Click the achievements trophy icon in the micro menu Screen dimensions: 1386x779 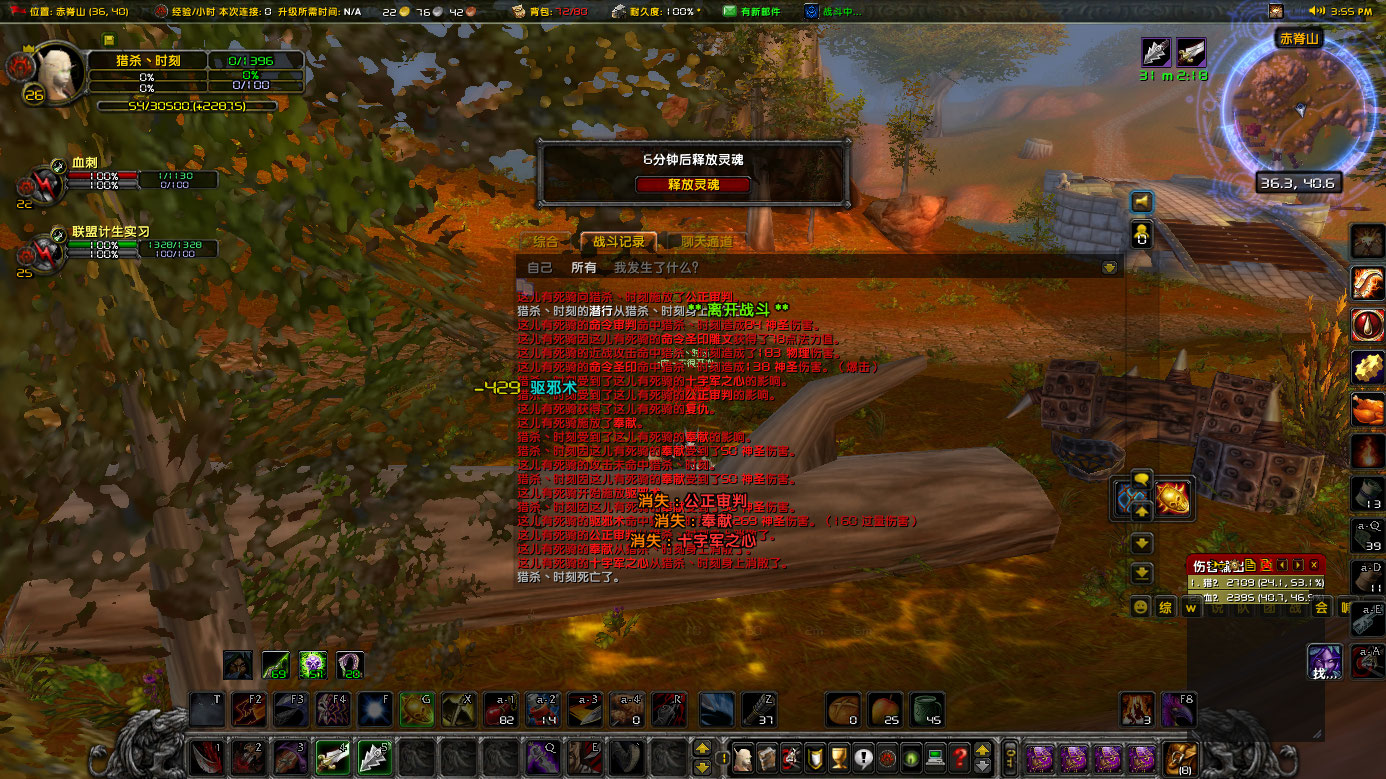click(837, 757)
